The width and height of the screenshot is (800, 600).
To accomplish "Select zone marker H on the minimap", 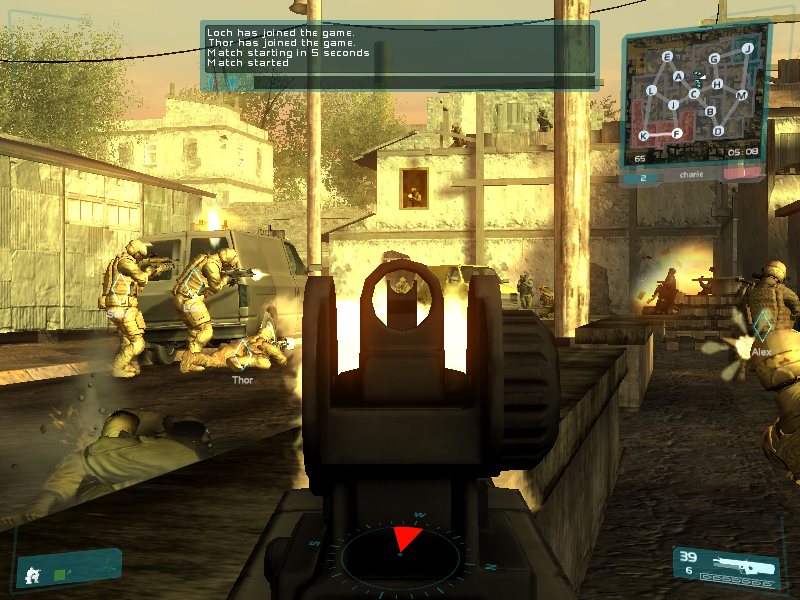I will pos(717,83).
